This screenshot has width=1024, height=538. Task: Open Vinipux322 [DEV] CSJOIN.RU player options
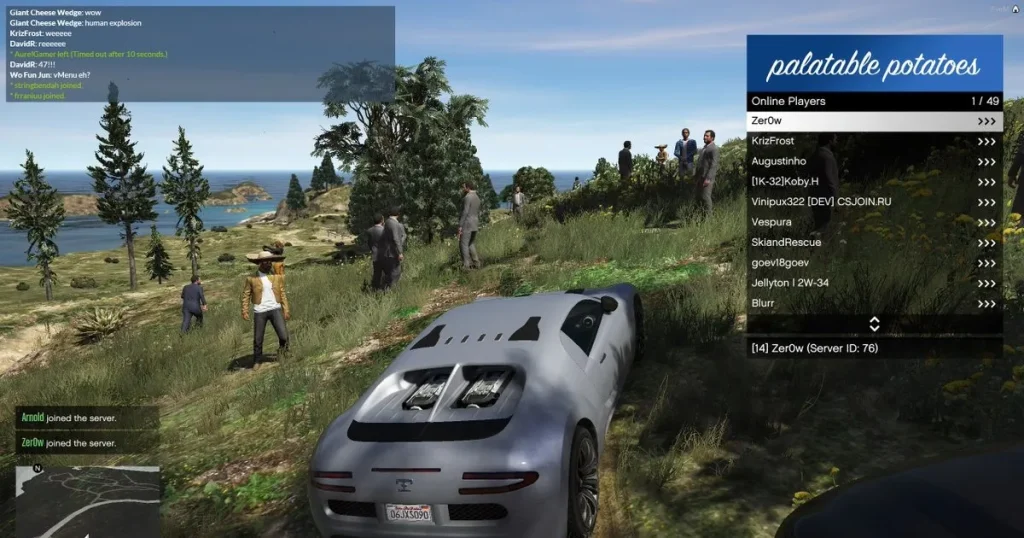(874, 202)
